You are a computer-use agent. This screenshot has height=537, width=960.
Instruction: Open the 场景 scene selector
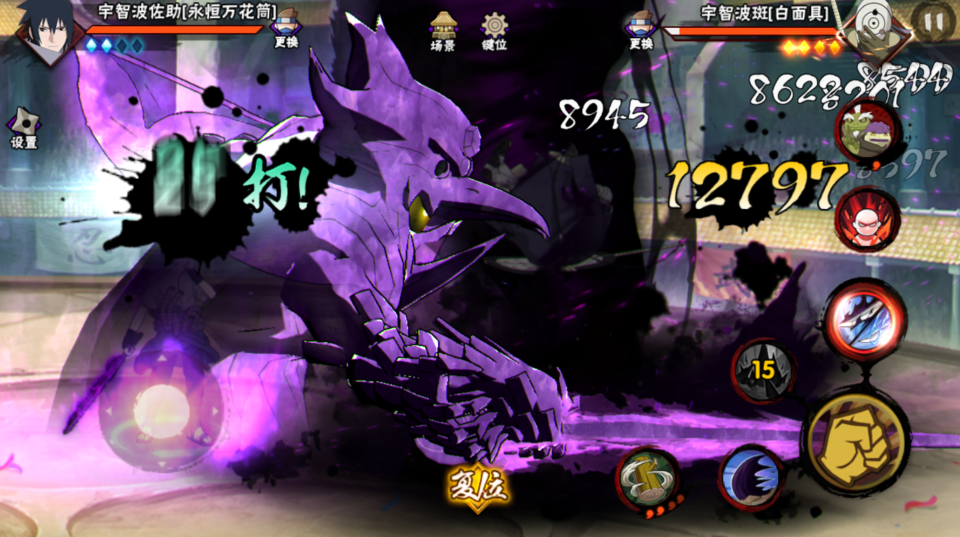point(443,30)
